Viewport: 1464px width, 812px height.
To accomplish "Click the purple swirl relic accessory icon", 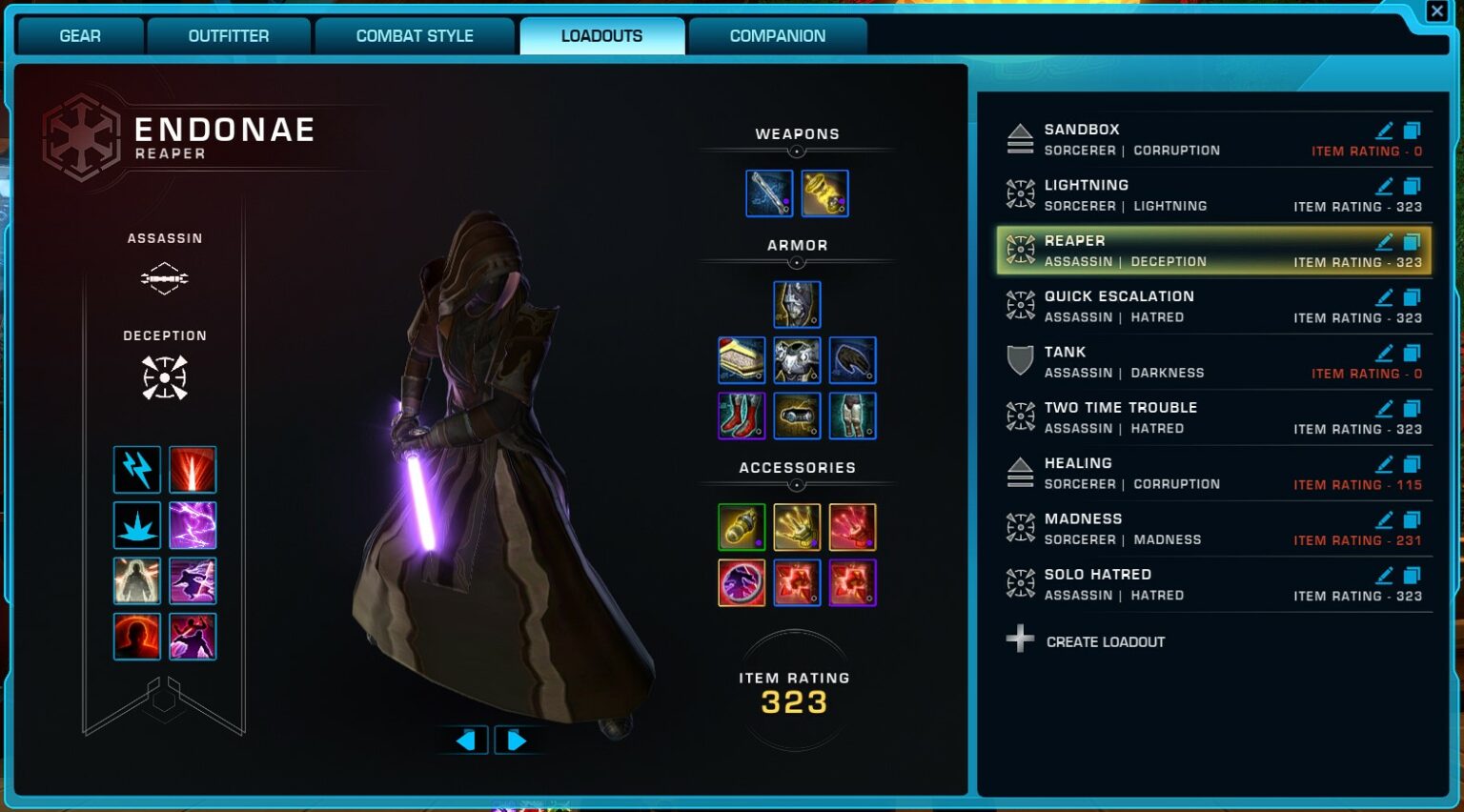I will pyautogui.click(x=742, y=582).
